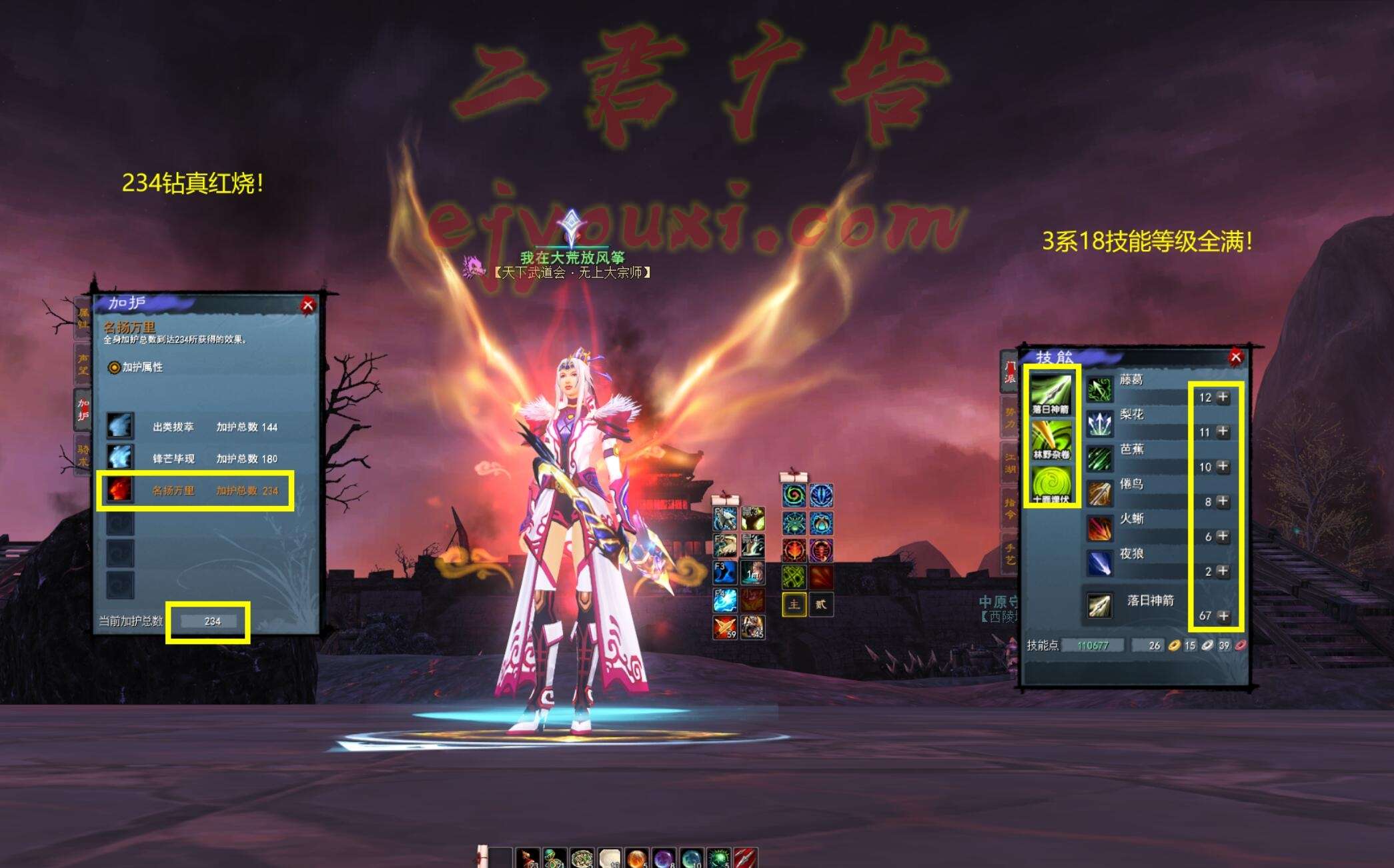The image size is (1394, 868).
Task: Activate the F3 blue wave skill
Action: click(x=725, y=573)
